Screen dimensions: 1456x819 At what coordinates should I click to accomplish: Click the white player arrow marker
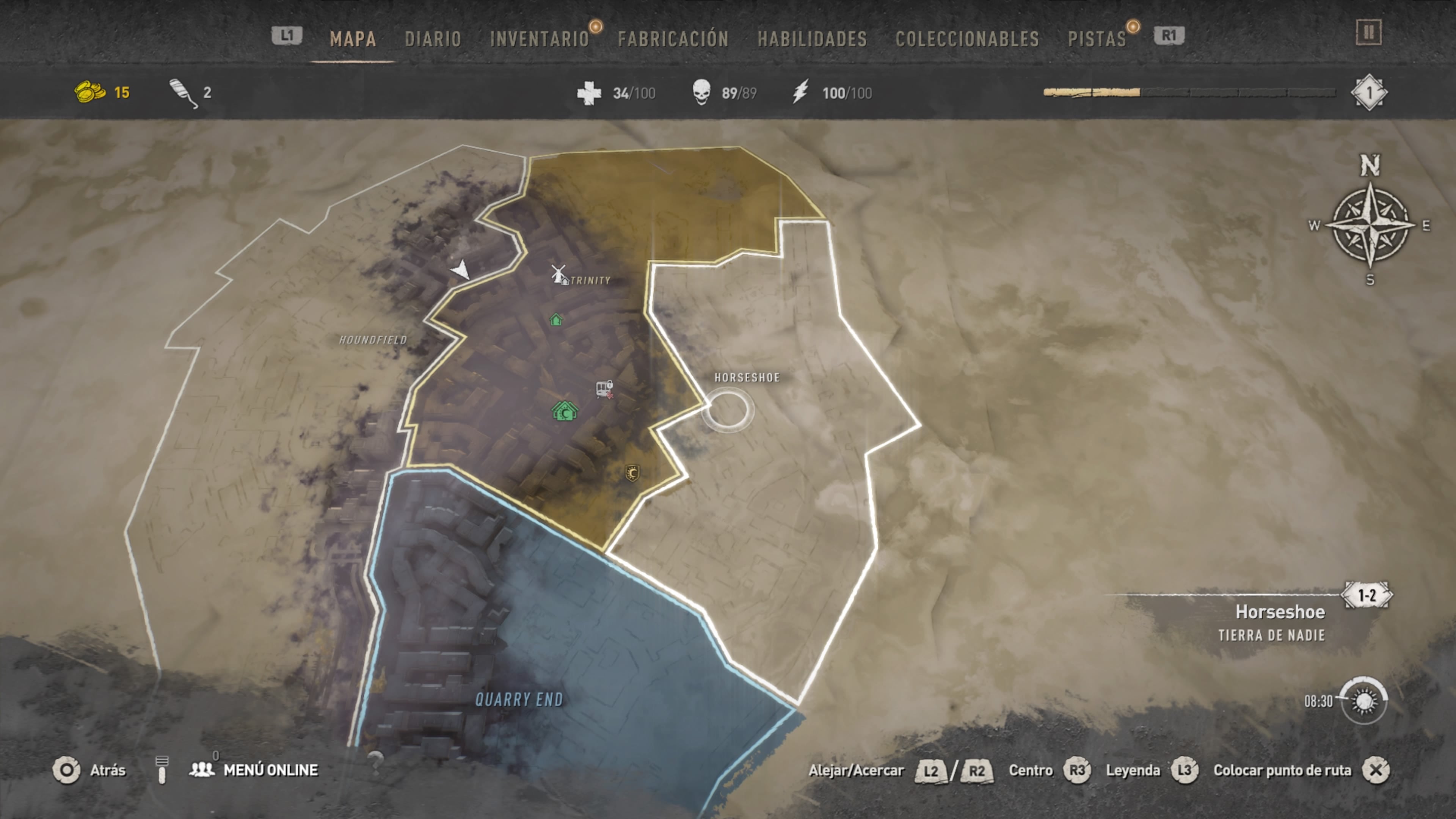(x=461, y=269)
